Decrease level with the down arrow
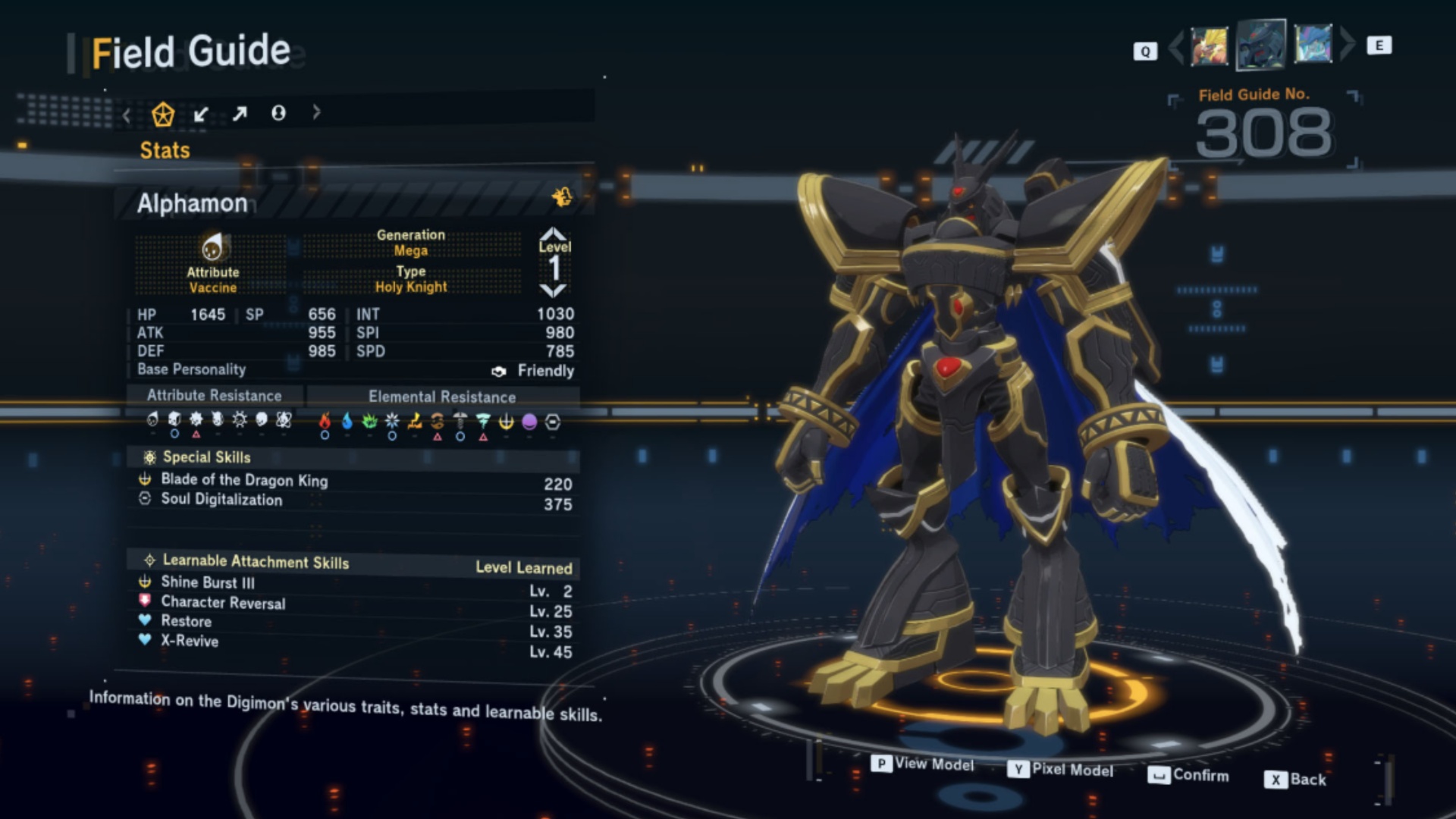1456x819 pixels. click(x=554, y=290)
